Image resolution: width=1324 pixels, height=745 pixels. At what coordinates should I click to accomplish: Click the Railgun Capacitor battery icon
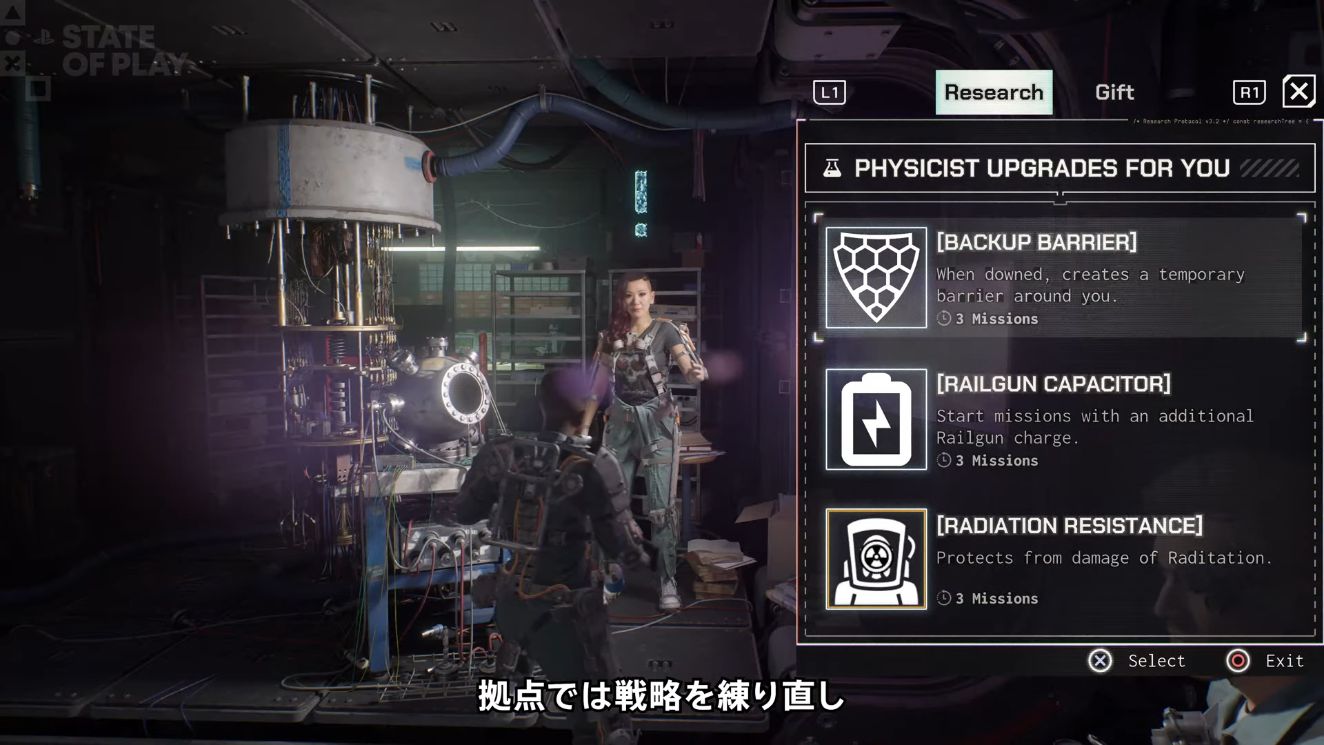pyautogui.click(x=876, y=419)
